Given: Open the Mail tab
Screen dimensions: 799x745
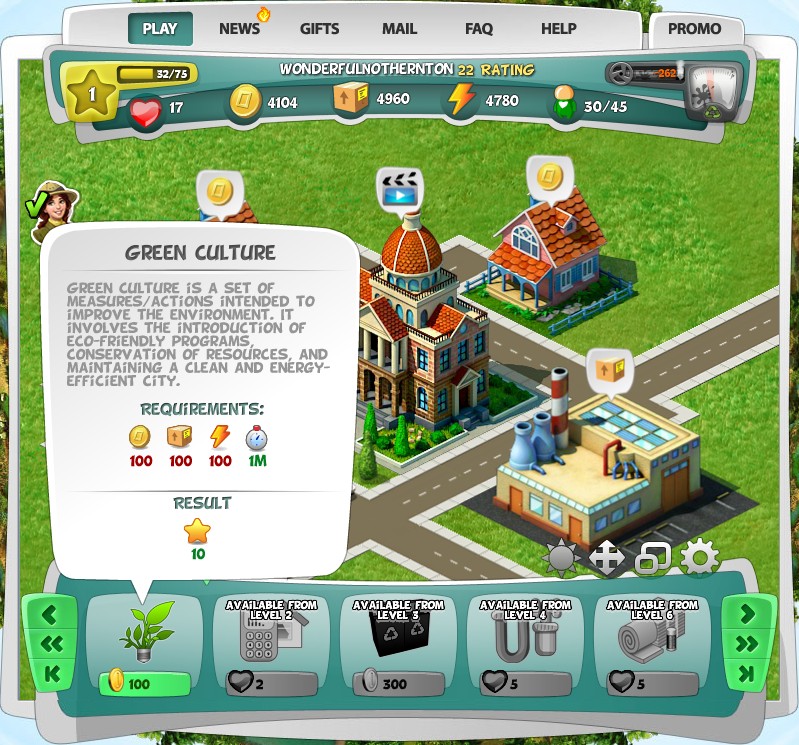Looking at the screenshot, I should point(400,29).
